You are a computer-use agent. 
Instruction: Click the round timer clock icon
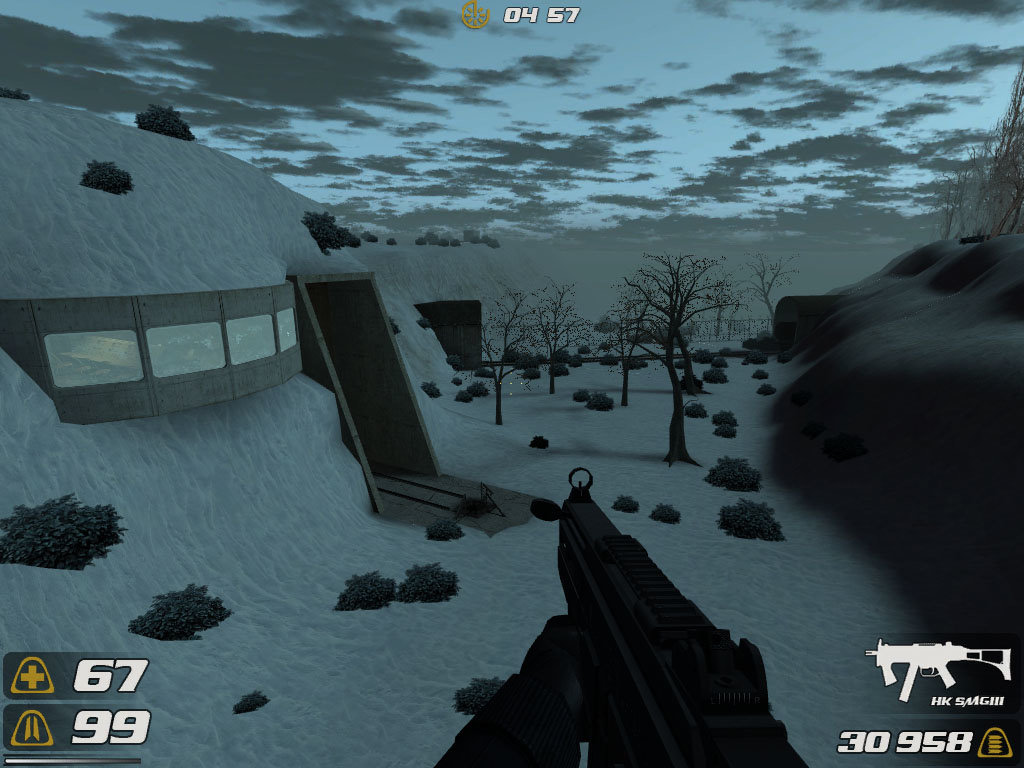pos(475,14)
